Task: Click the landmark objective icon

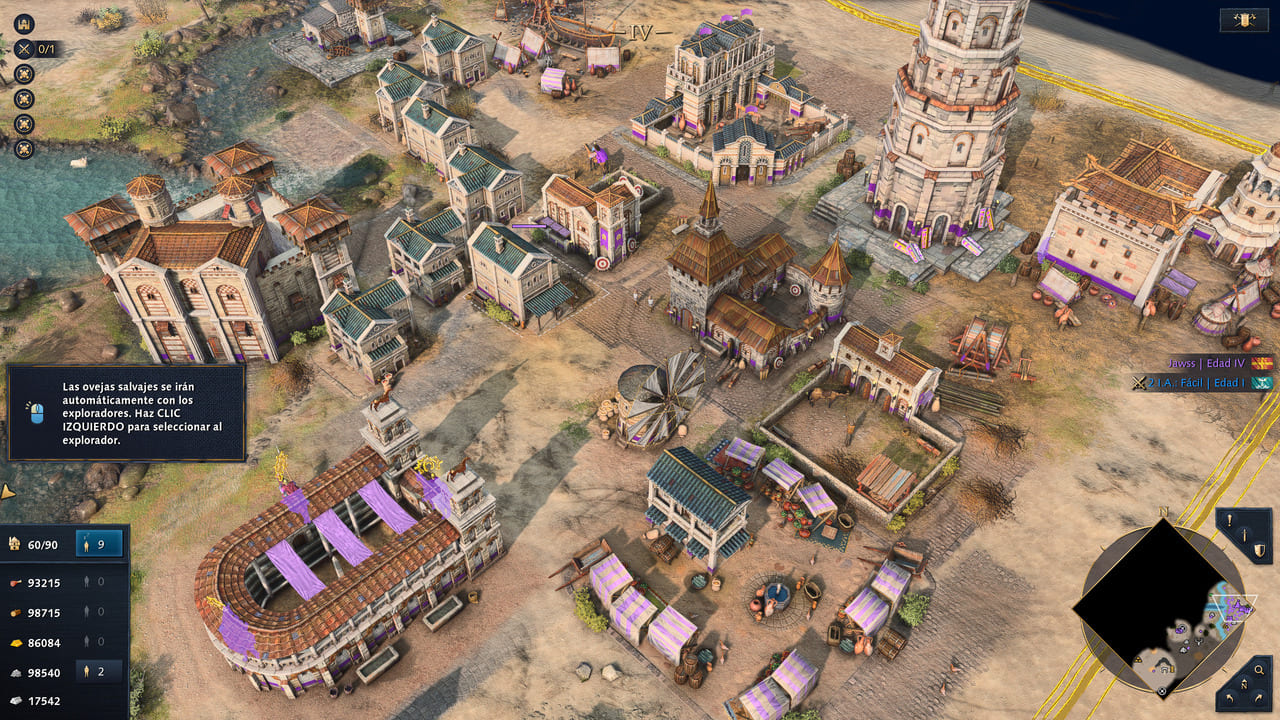Action: click(x=23, y=24)
